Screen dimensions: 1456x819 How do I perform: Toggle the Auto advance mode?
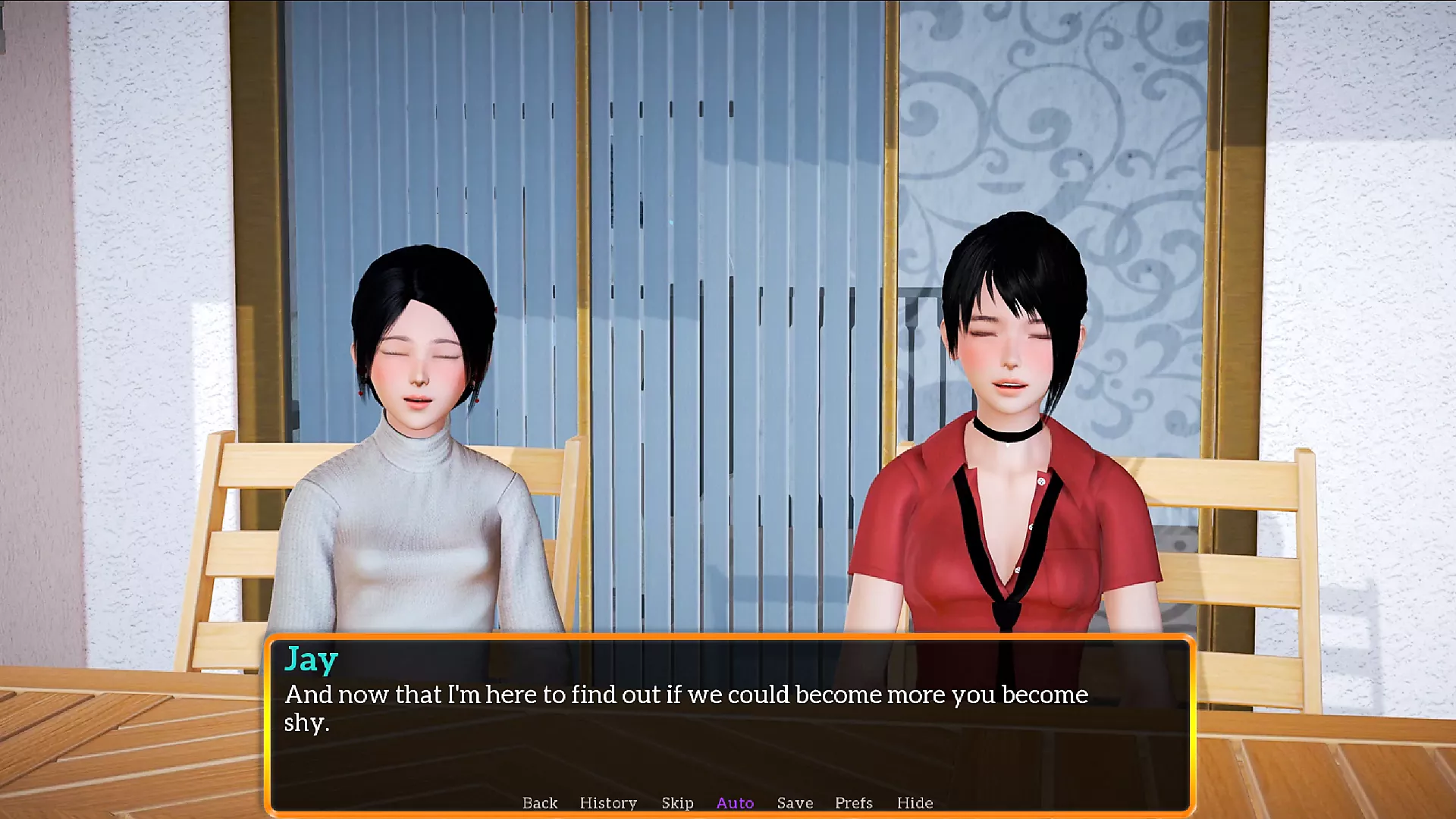click(735, 803)
